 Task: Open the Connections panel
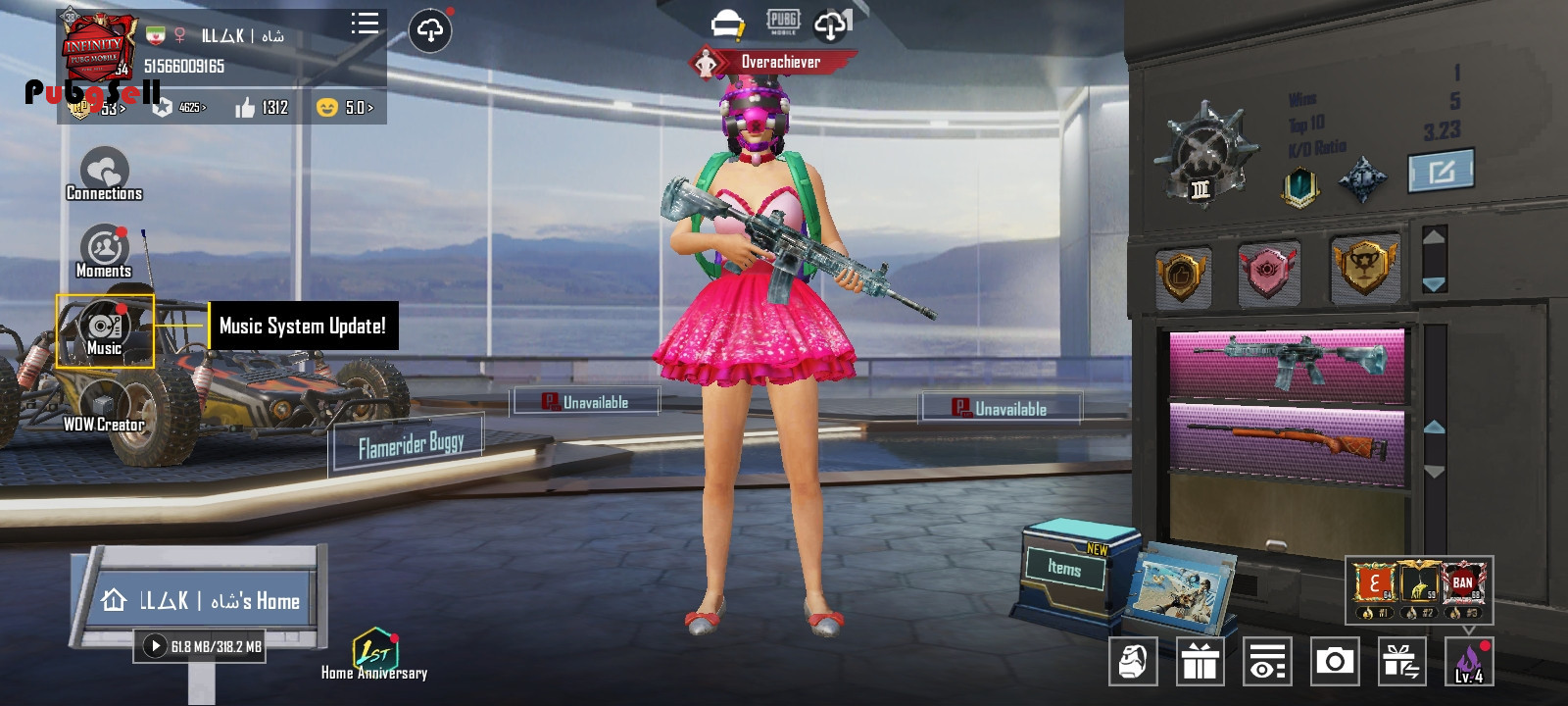104,175
